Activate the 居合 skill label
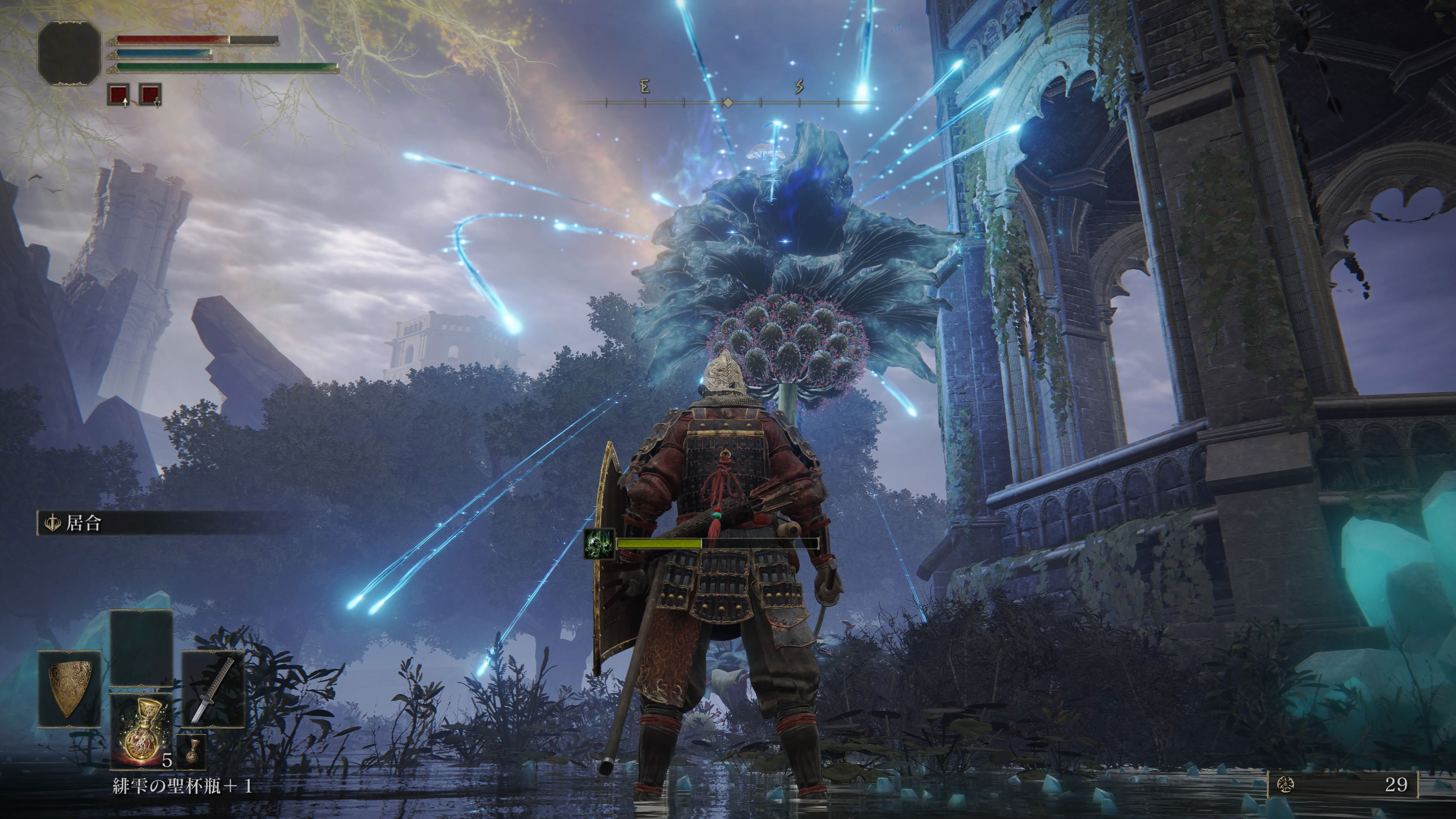 [x=83, y=523]
